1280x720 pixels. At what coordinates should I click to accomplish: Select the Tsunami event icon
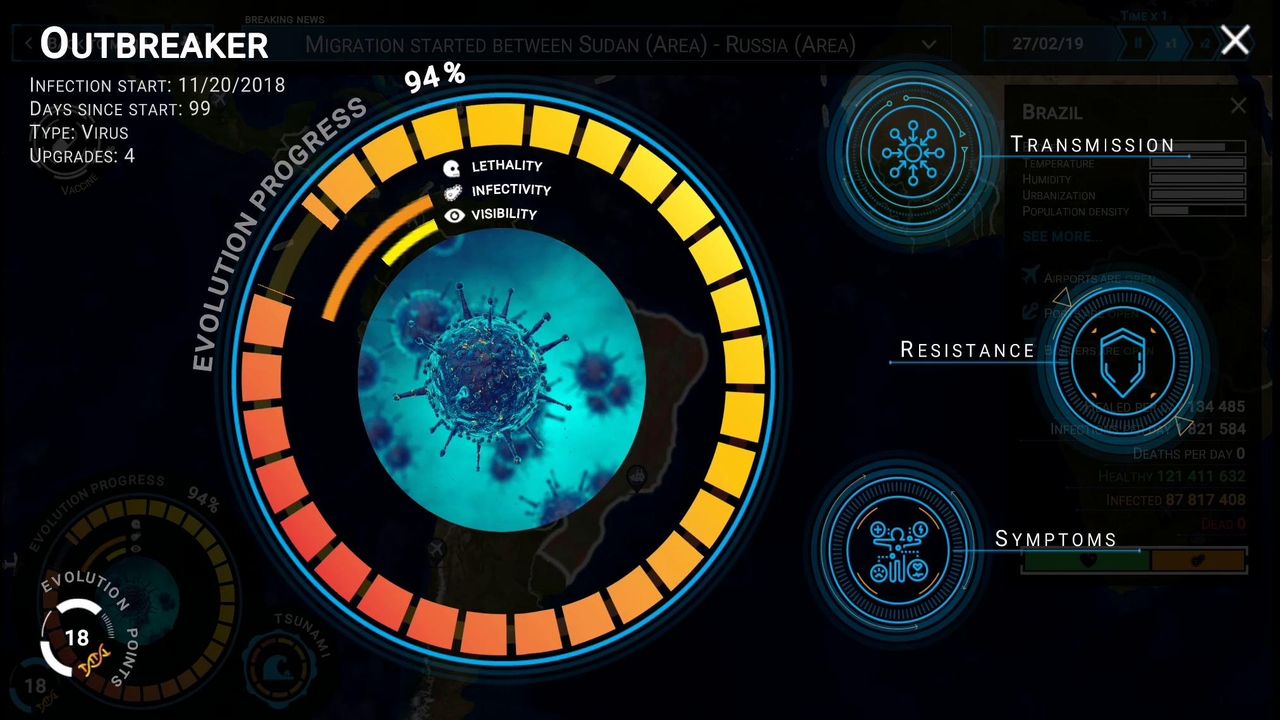280,666
